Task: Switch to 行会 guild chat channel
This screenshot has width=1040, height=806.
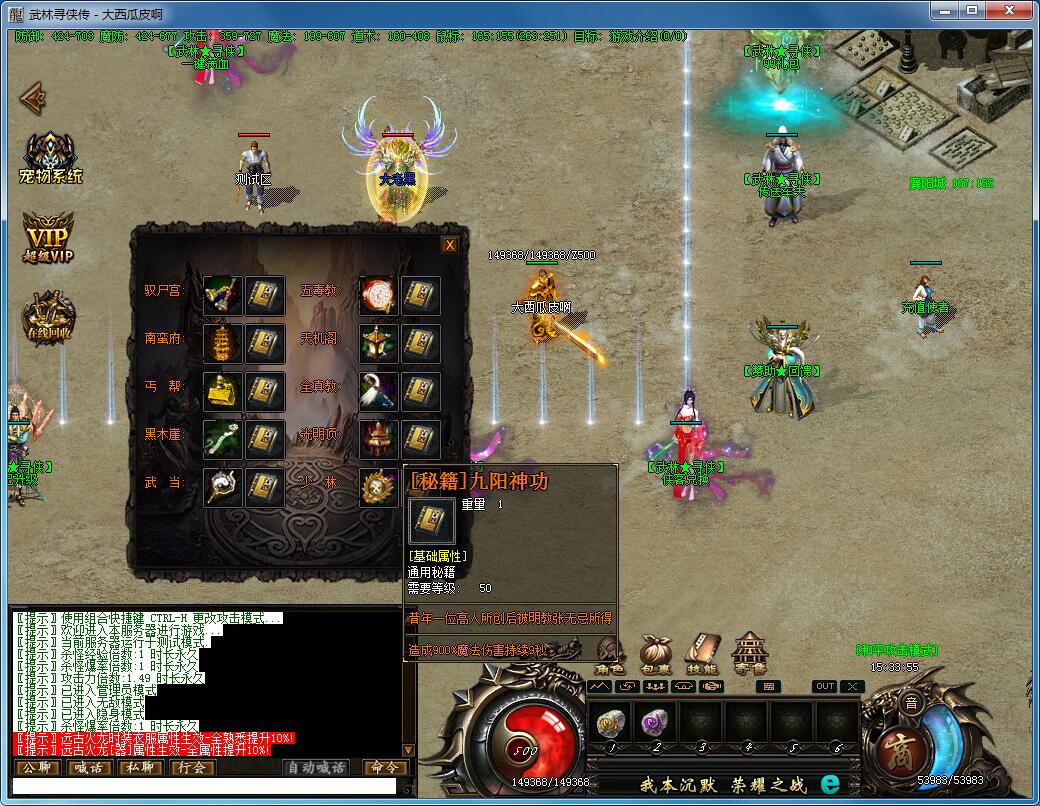Action: 192,768
